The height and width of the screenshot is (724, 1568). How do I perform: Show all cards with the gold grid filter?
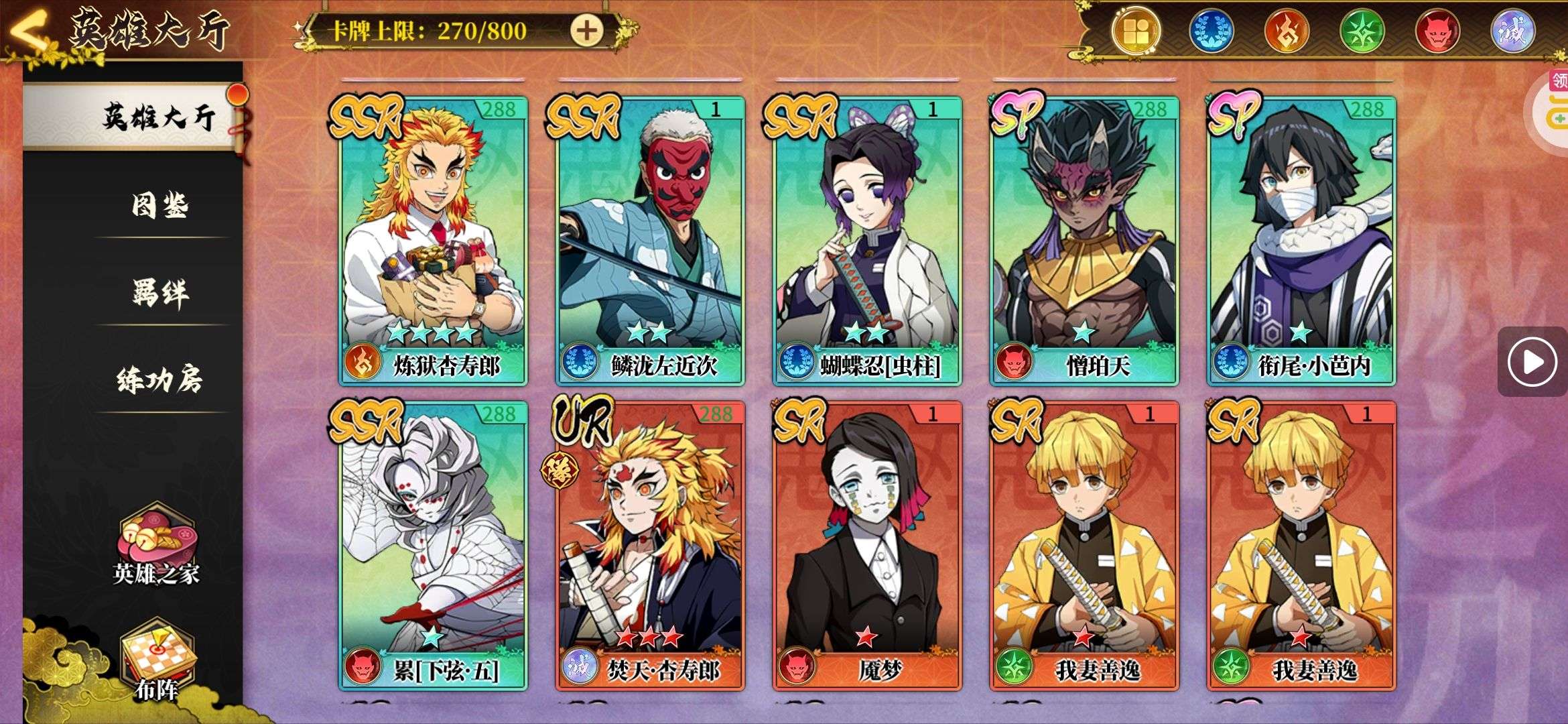point(1135,32)
